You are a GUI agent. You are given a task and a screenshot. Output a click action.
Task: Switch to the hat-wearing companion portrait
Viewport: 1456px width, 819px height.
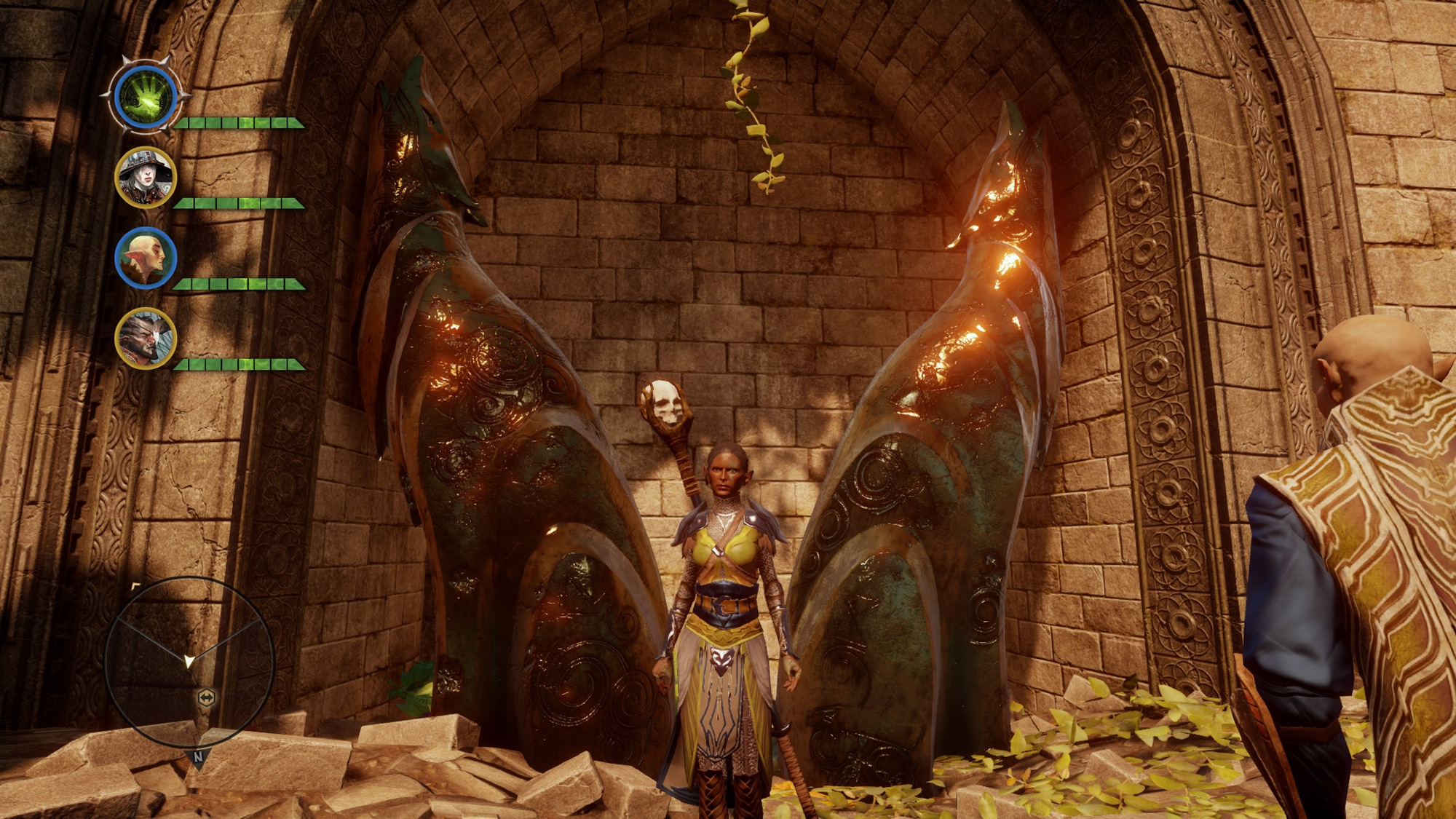[146, 177]
